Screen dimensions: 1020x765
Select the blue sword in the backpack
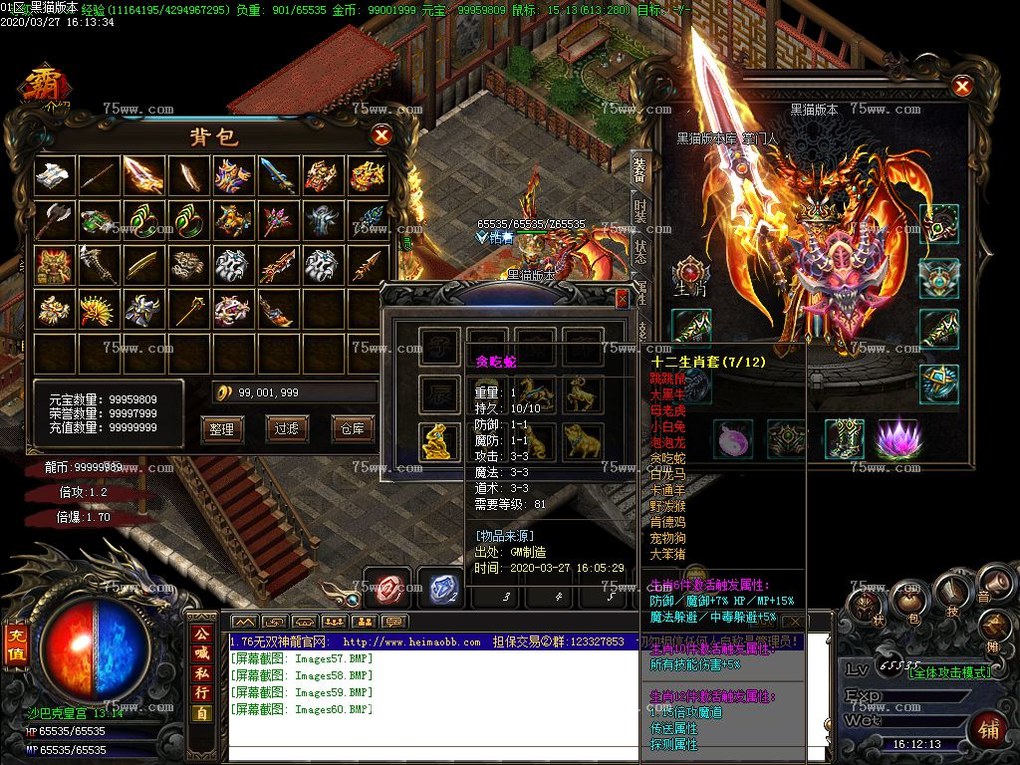pos(278,175)
